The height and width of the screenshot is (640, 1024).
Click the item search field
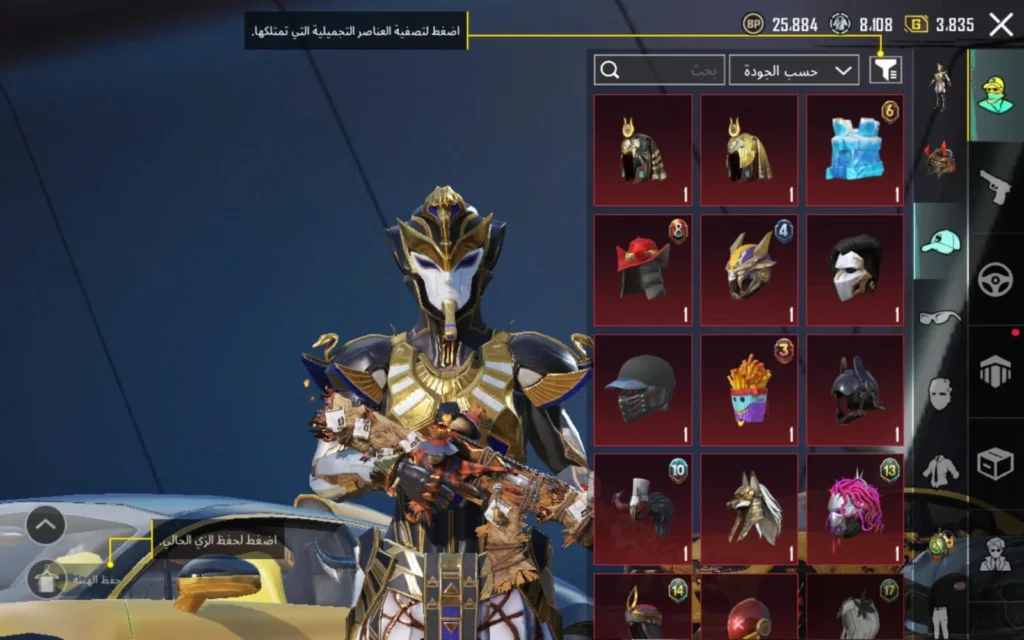[x=659, y=70]
